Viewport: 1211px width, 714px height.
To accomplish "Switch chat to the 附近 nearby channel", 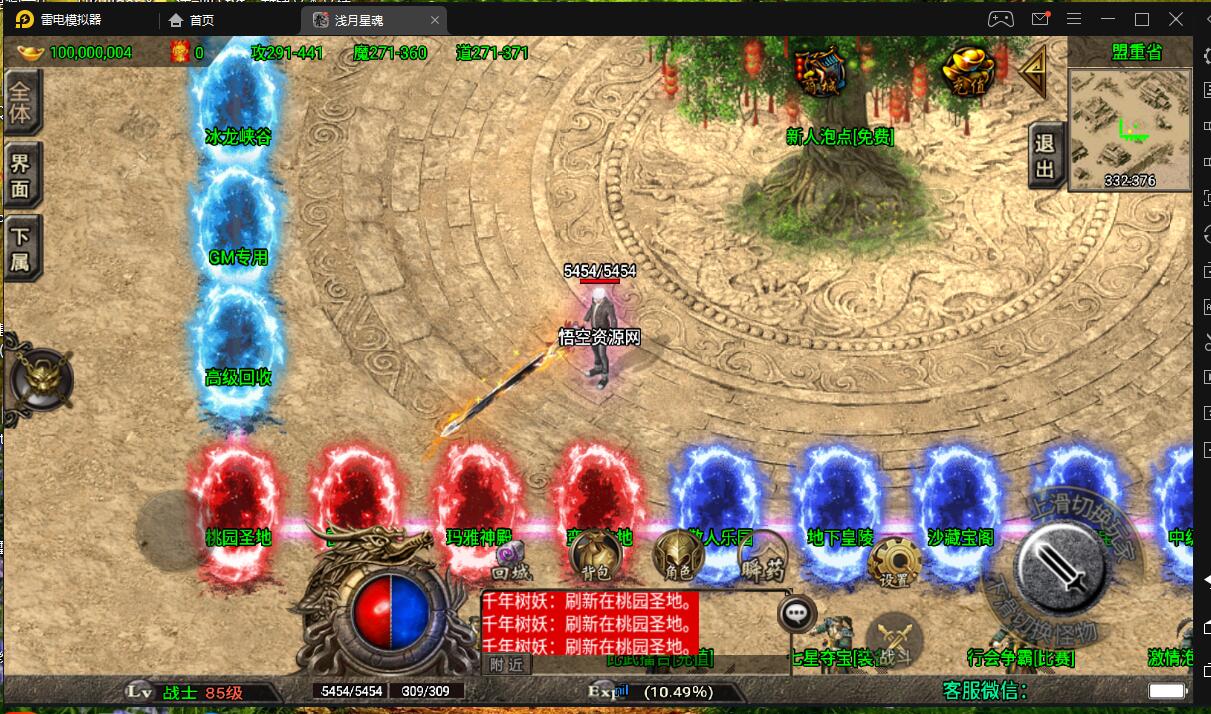I will tap(506, 664).
